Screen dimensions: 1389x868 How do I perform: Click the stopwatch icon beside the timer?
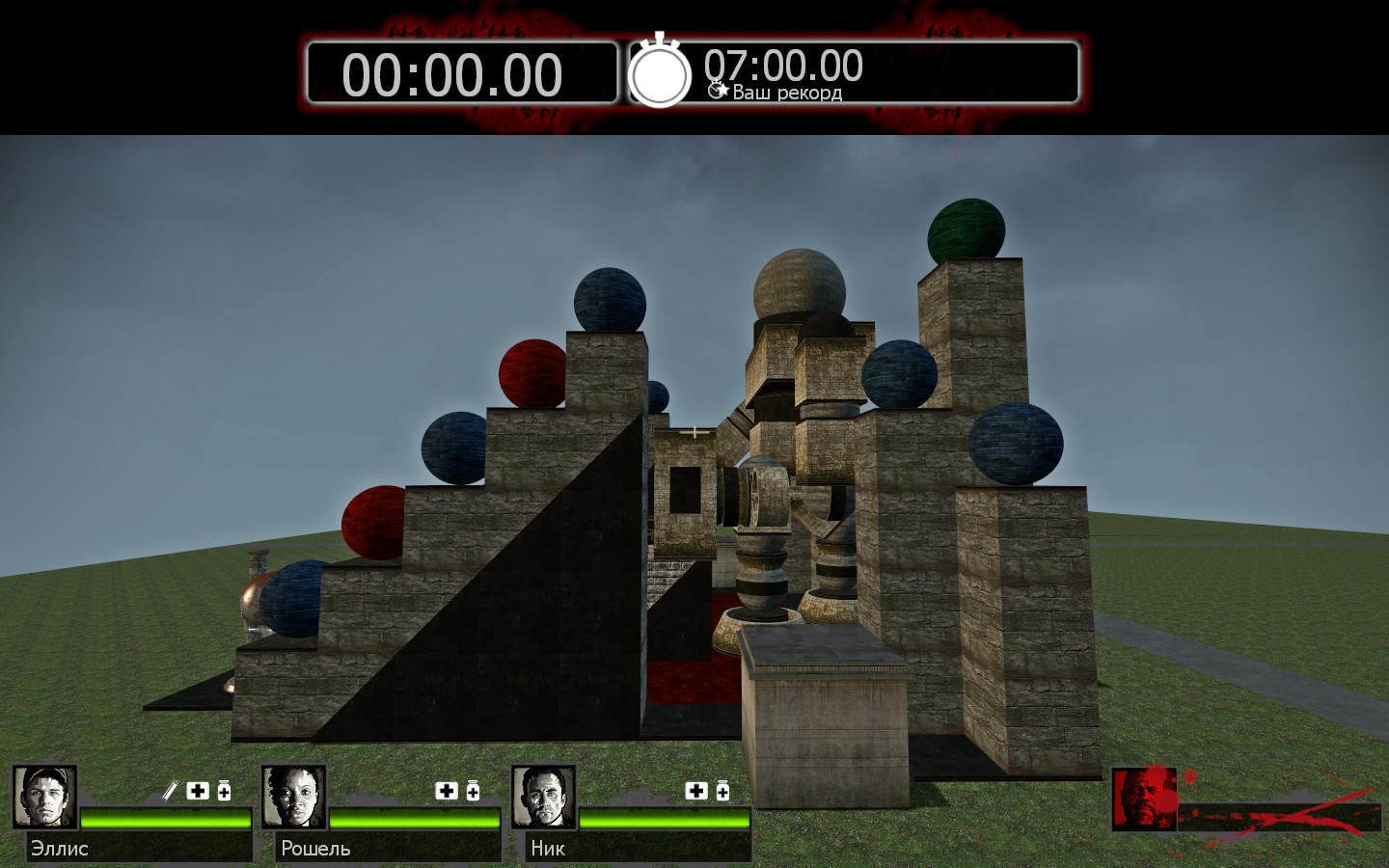tap(660, 73)
